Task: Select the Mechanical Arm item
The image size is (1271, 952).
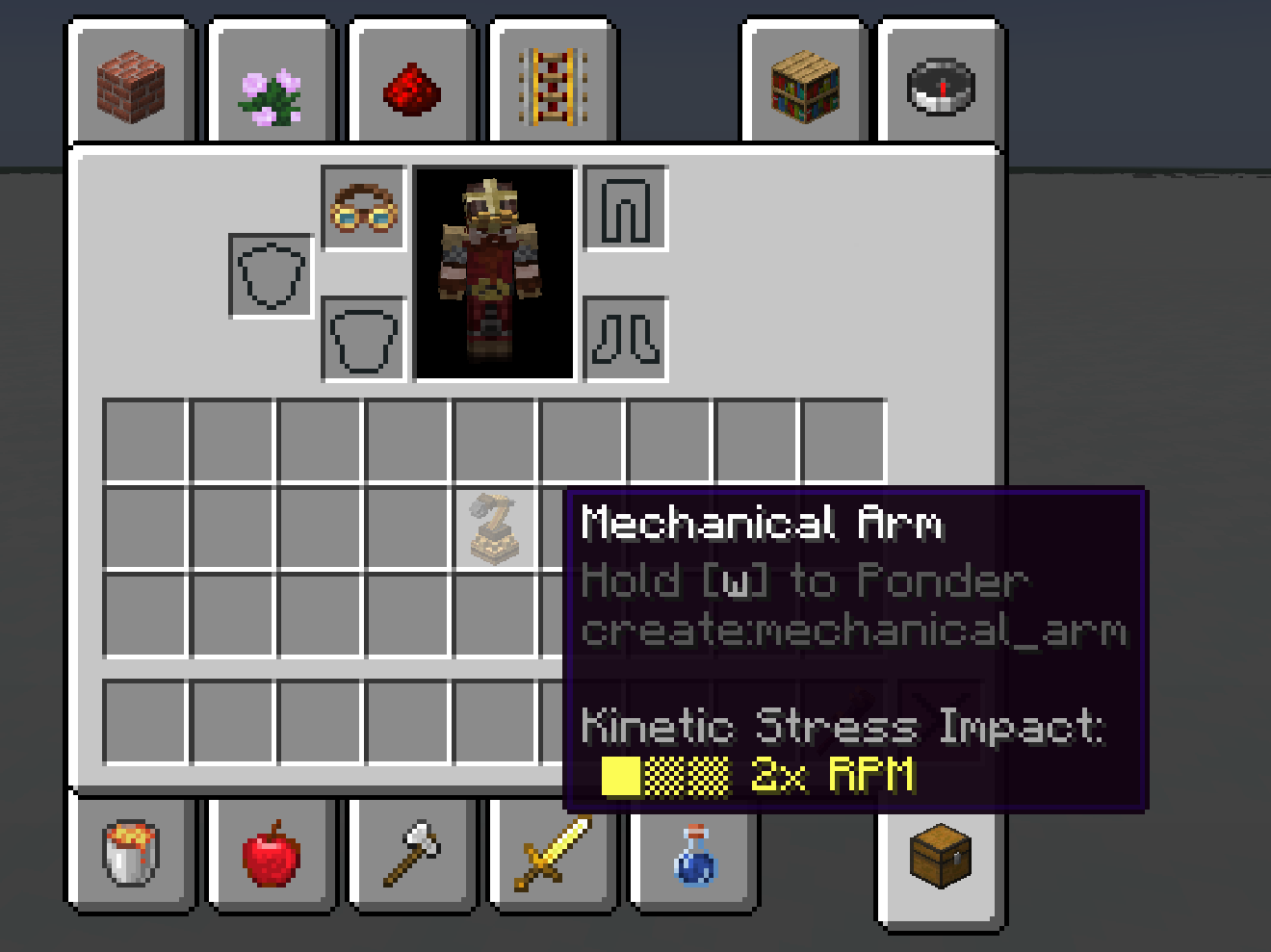Action: pos(496,529)
